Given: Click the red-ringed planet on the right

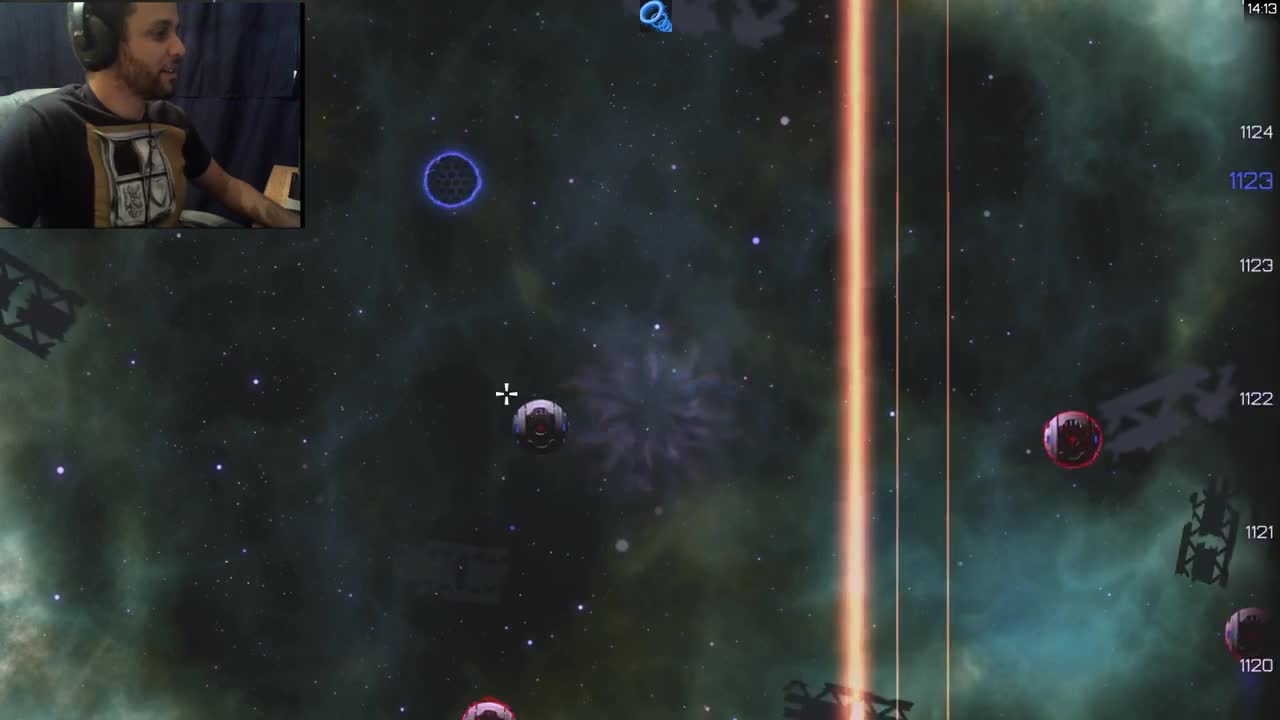Looking at the screenshot, I should click(x=1073, y=438).
